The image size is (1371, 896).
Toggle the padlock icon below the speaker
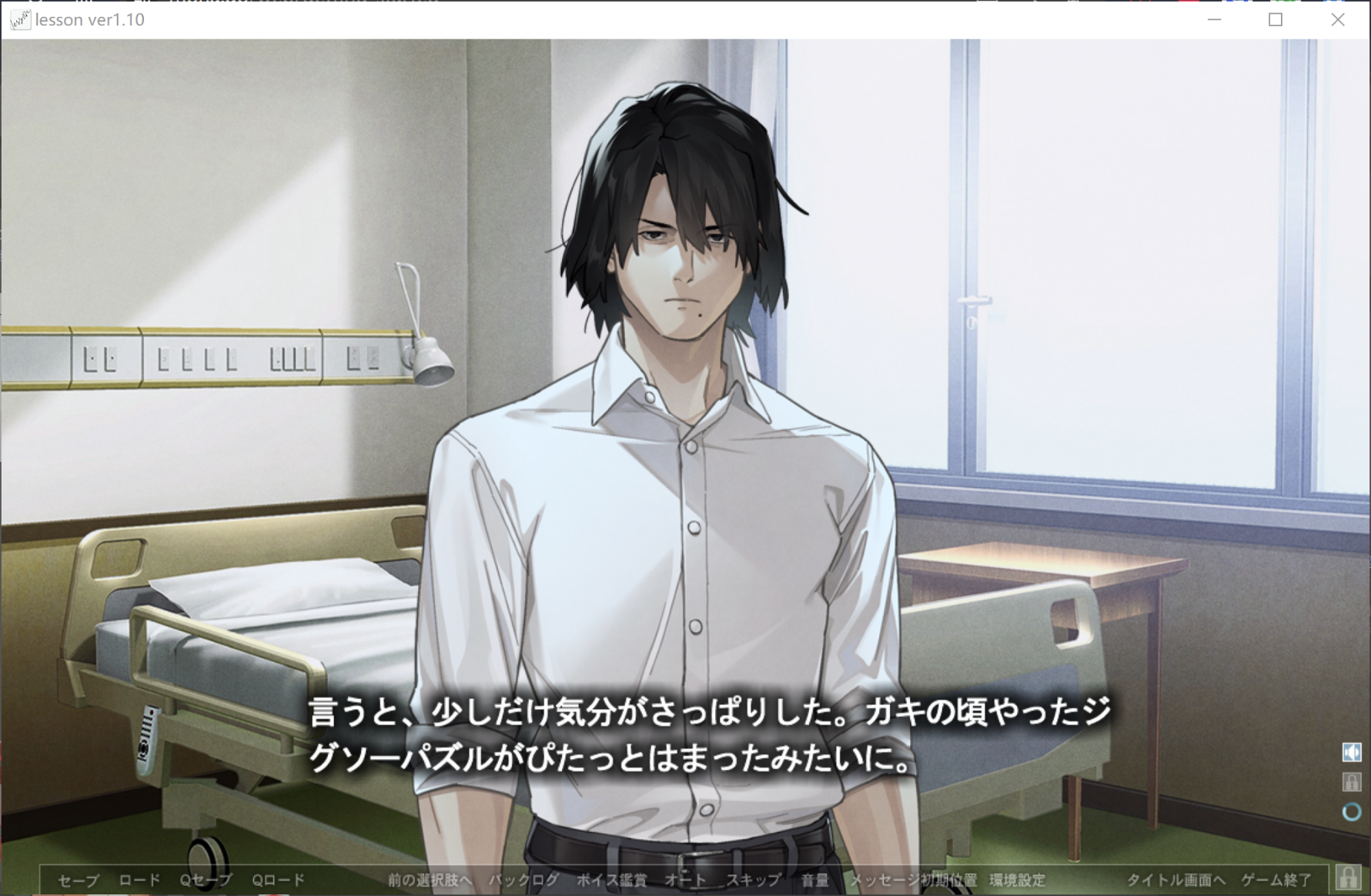point(1352,782)
